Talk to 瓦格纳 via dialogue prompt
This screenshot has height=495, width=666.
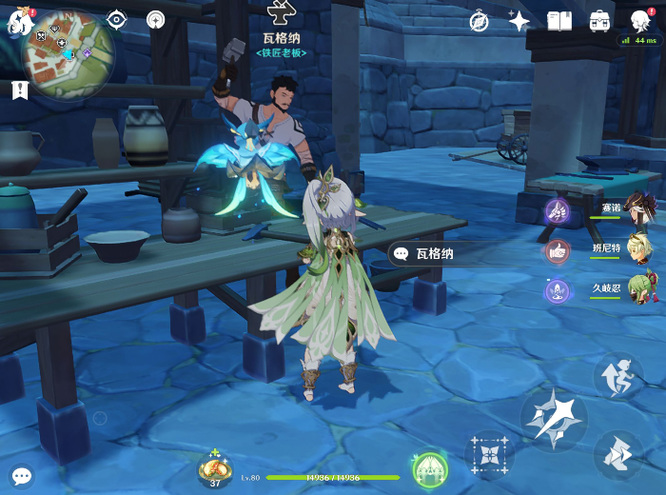[424, 254]
